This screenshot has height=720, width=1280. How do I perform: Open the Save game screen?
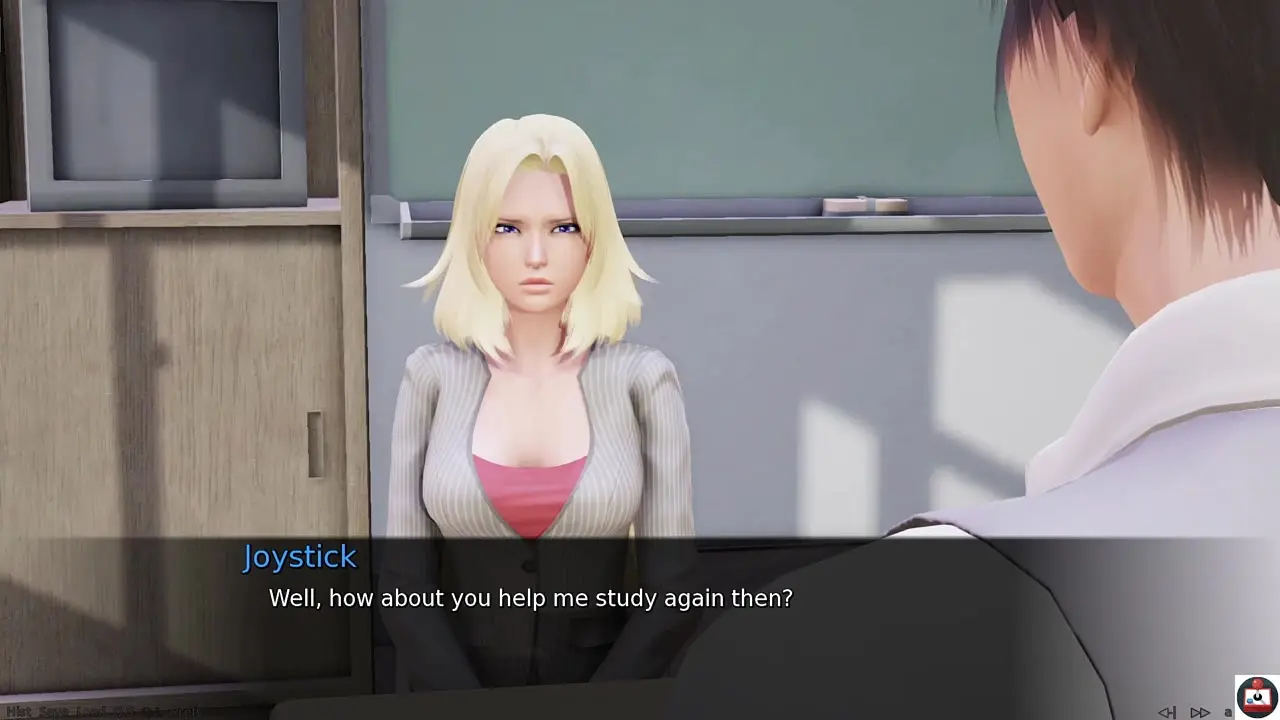53,712
